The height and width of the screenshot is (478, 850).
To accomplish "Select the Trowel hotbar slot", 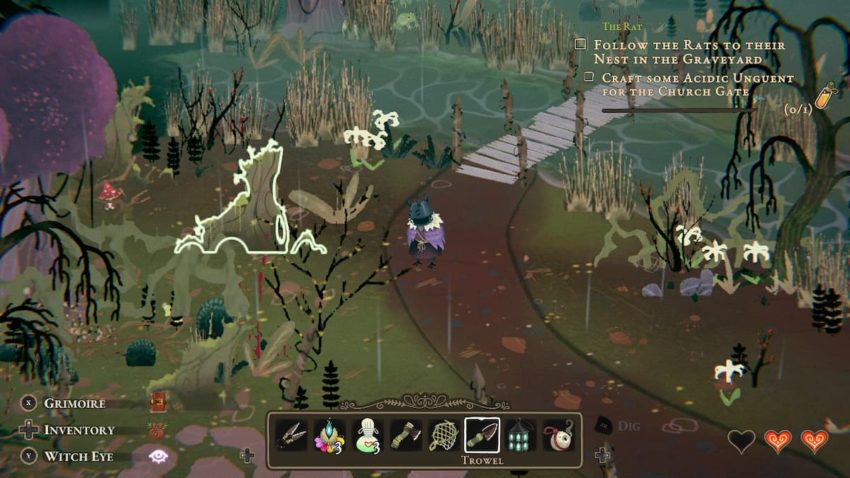I will 483,435.
